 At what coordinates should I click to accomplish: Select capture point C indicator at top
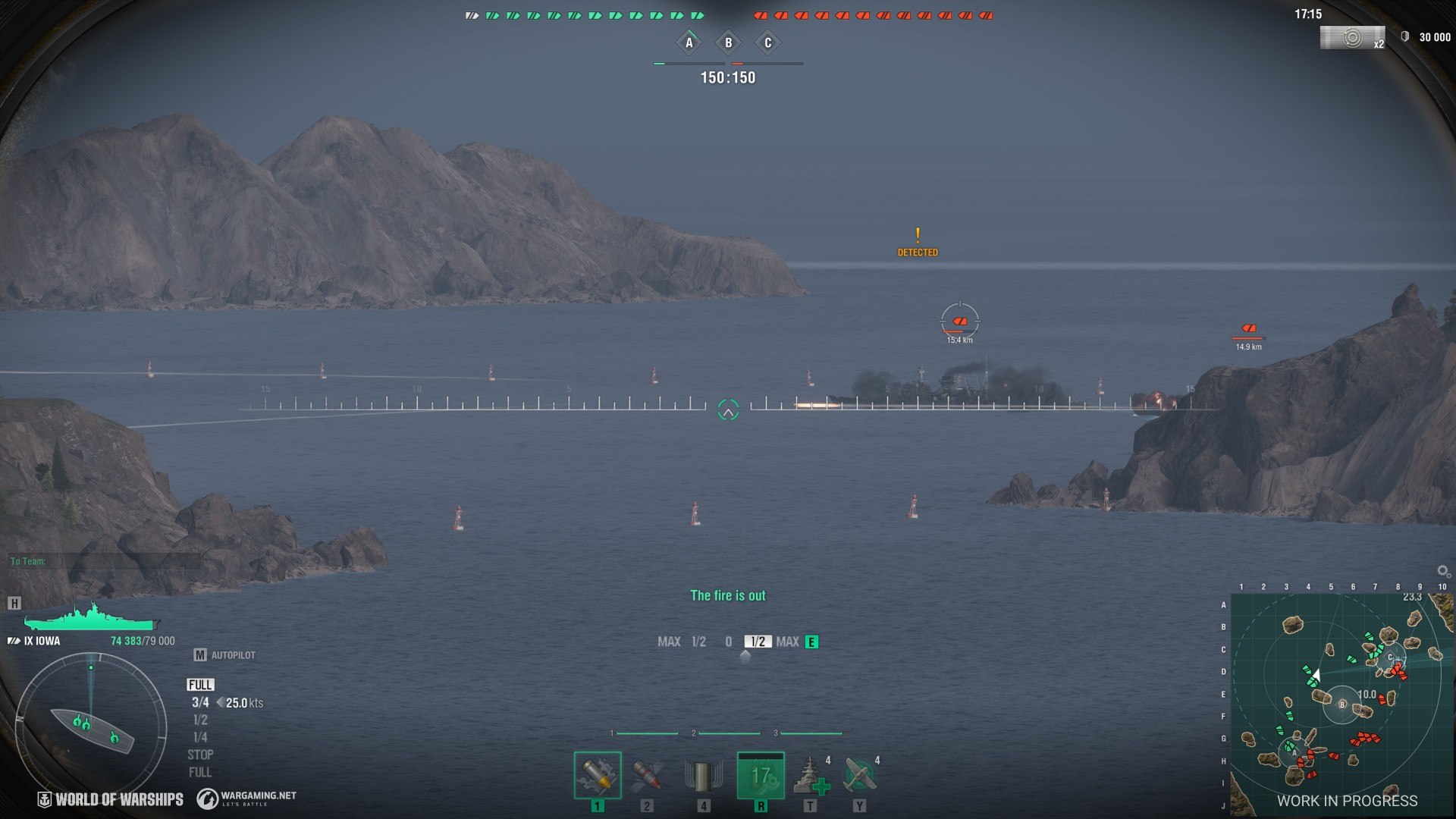[767, 43]
